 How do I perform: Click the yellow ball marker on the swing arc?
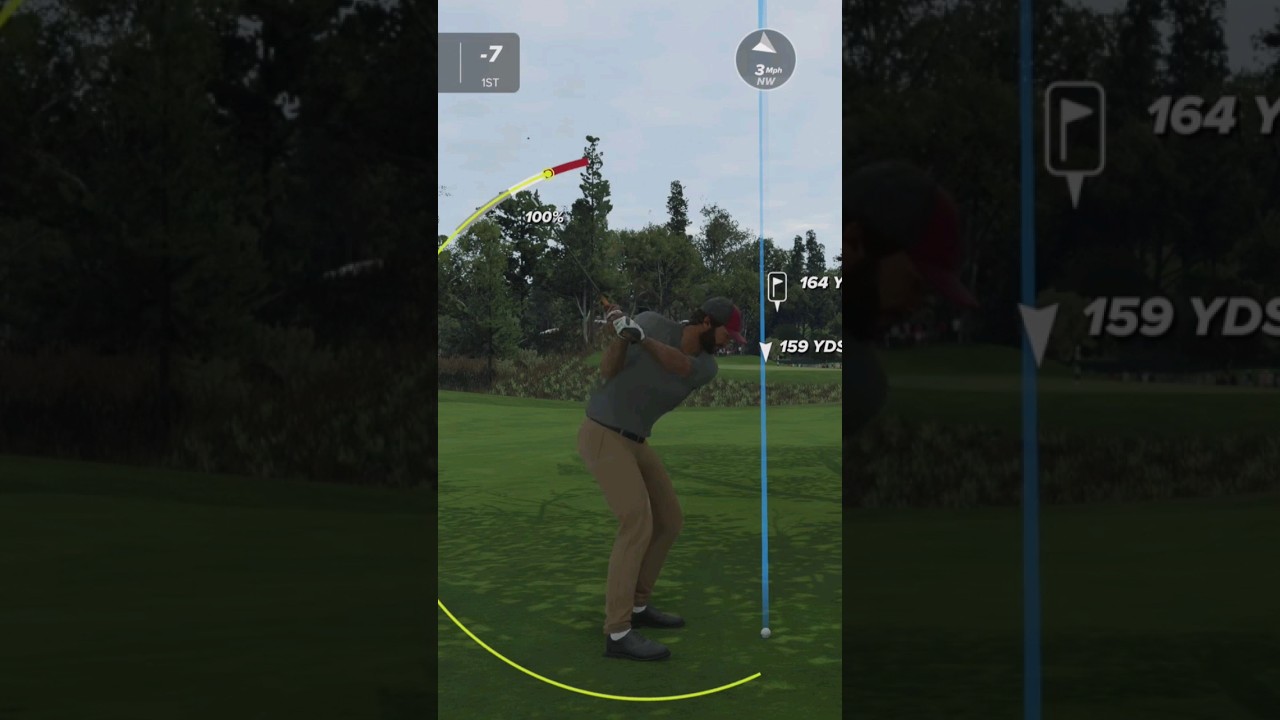pyautogui.click(x=548, y=172)
